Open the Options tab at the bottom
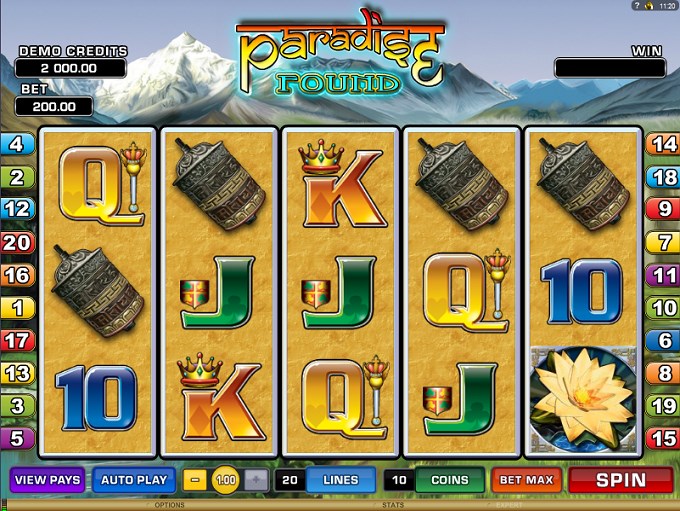Screen dimensions: 680x511 [168, 505]
